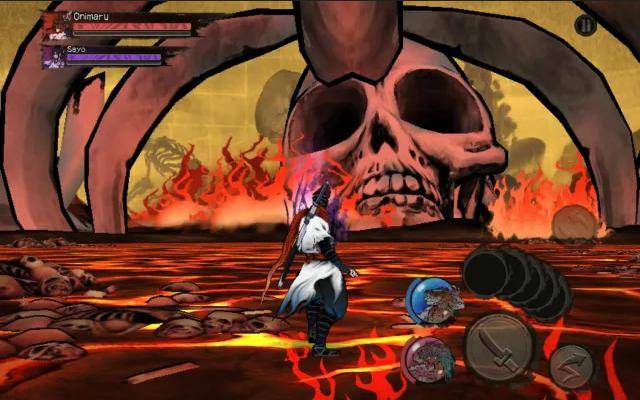This screenshot has width=640, height=400.
Task: Attack with the sword button
Action: pyautogui.click(x=499, y=347)
